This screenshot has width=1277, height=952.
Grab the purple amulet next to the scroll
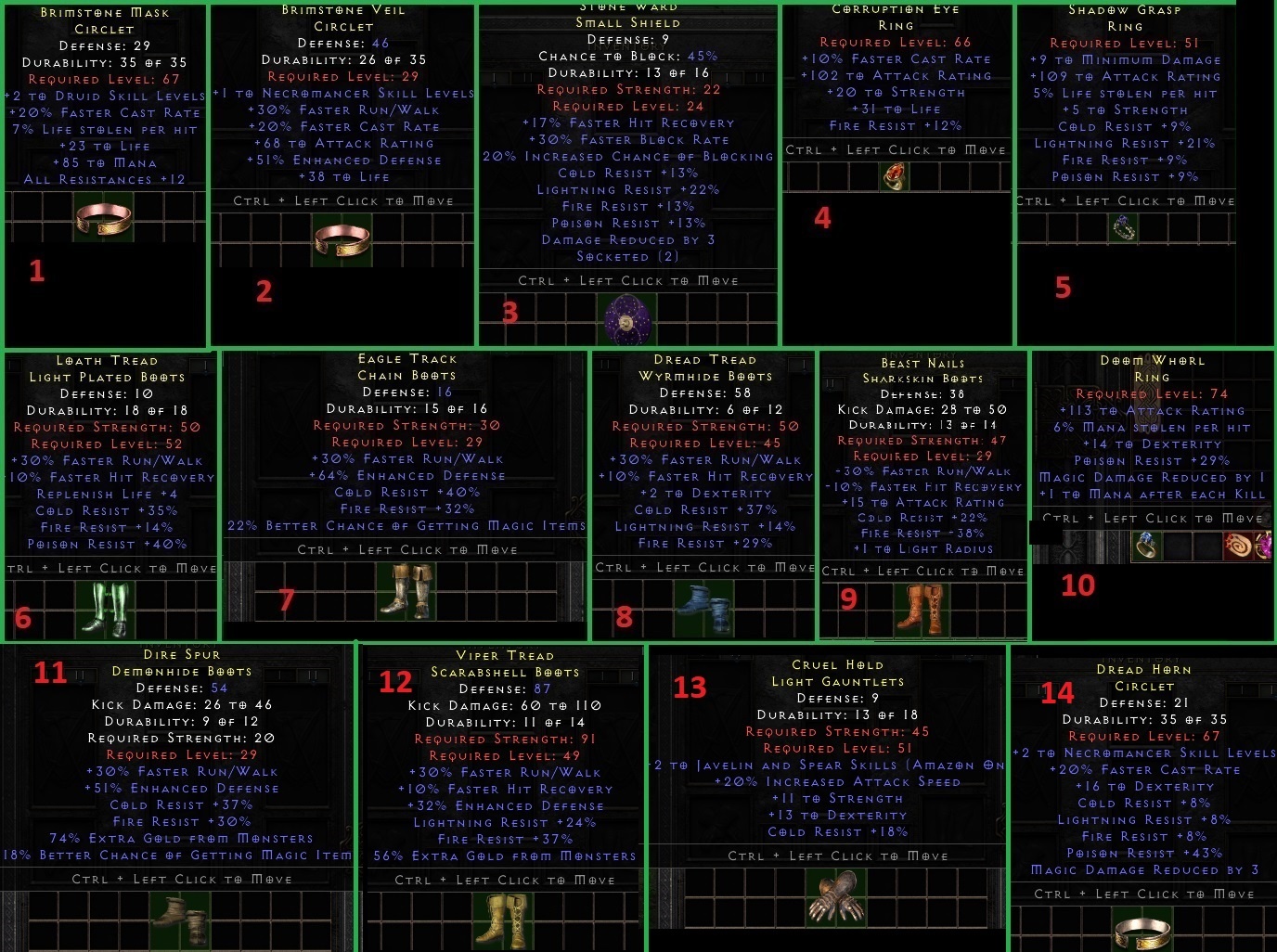coord(1268,545)
